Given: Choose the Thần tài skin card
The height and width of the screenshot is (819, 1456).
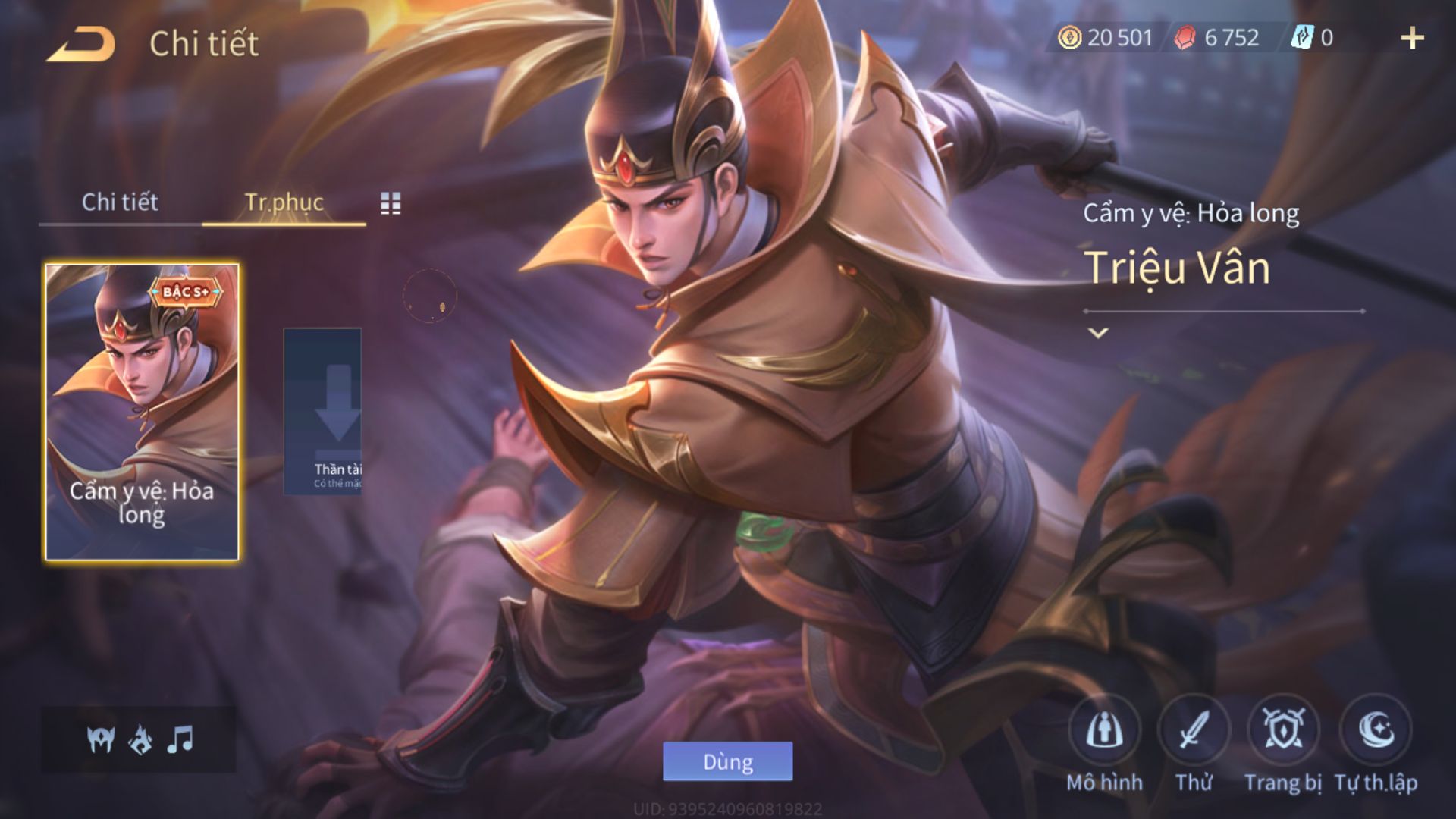Looking at the screenshot, I should click(323, 412).
